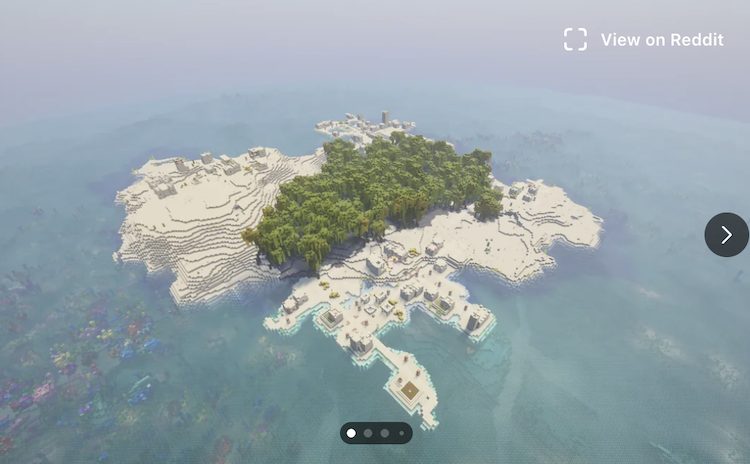Show the next image with the arrow button
Image resolution: width=750 pixels, height=464 pixels.
tap(726, 235)
